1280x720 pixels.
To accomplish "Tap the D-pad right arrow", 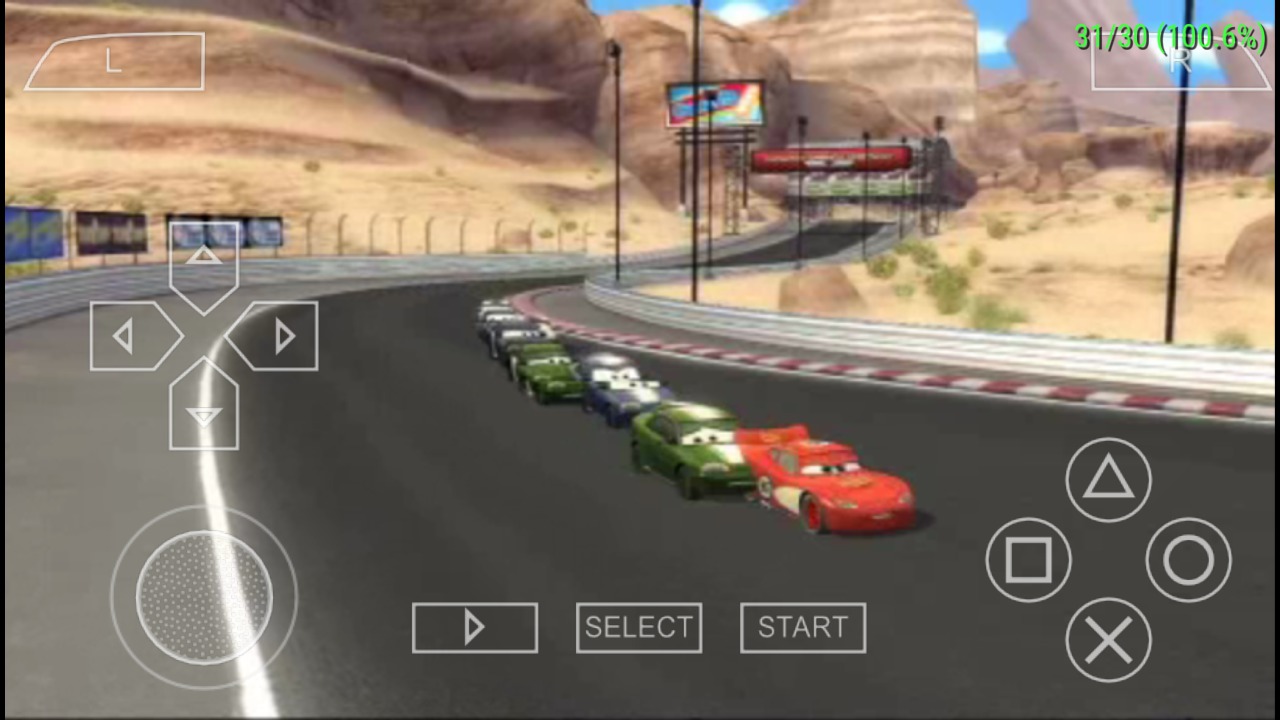I will (278, 336).
